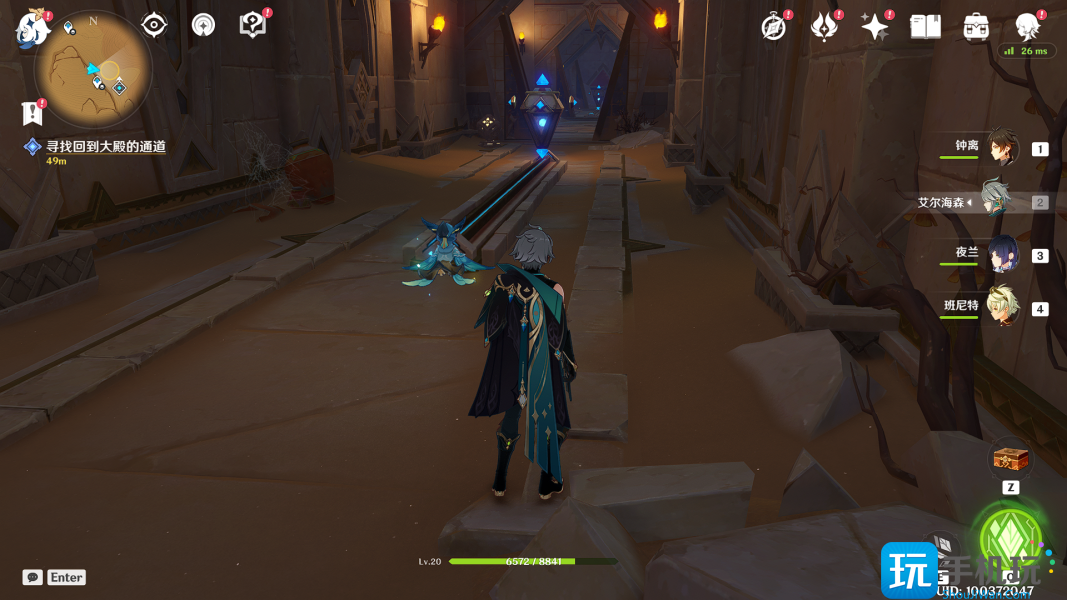Switch to party member 夜兰
Screen dimensions: 1067x600
[x=1002, y=254]
